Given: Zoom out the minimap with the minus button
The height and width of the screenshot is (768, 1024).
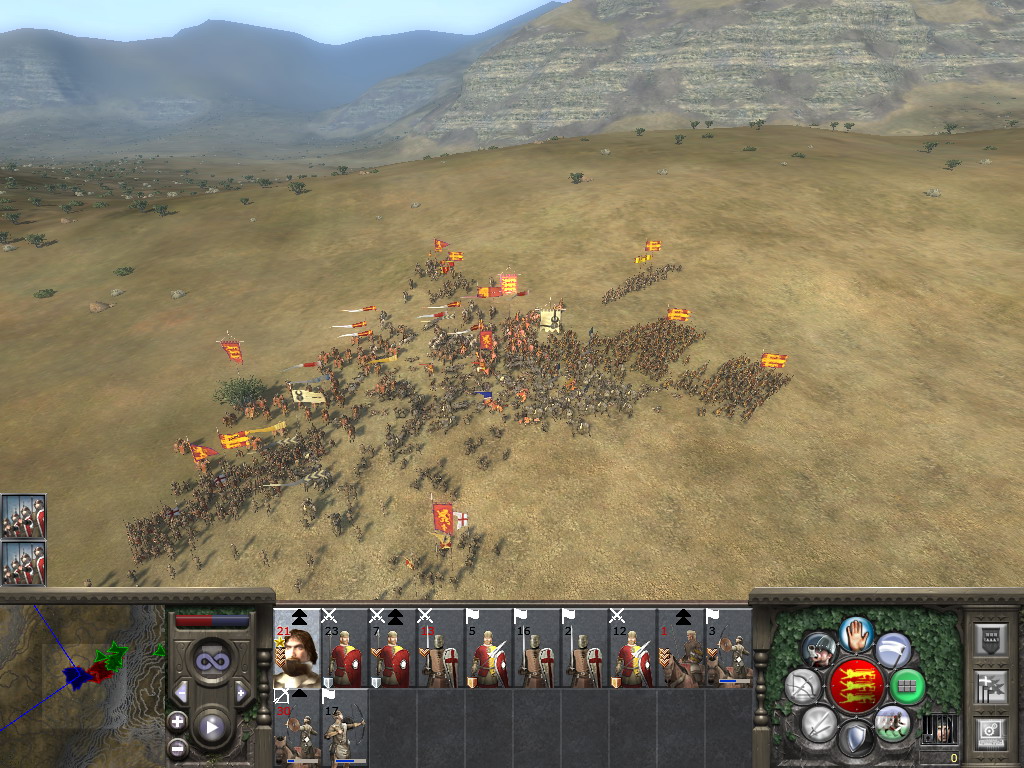Looking at the screenshot, I should coord(178,747).
